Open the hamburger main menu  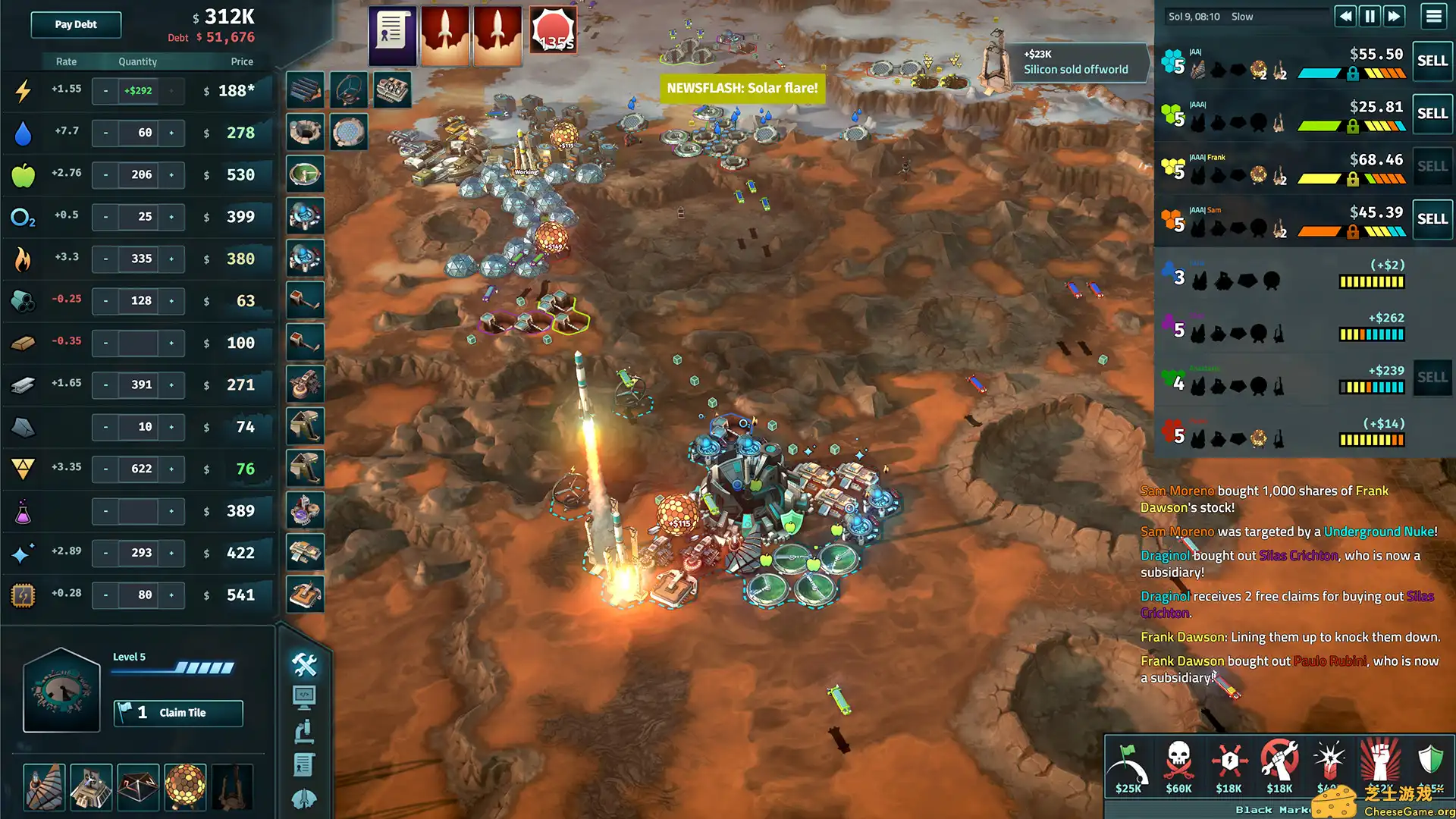pos(1433,16)
